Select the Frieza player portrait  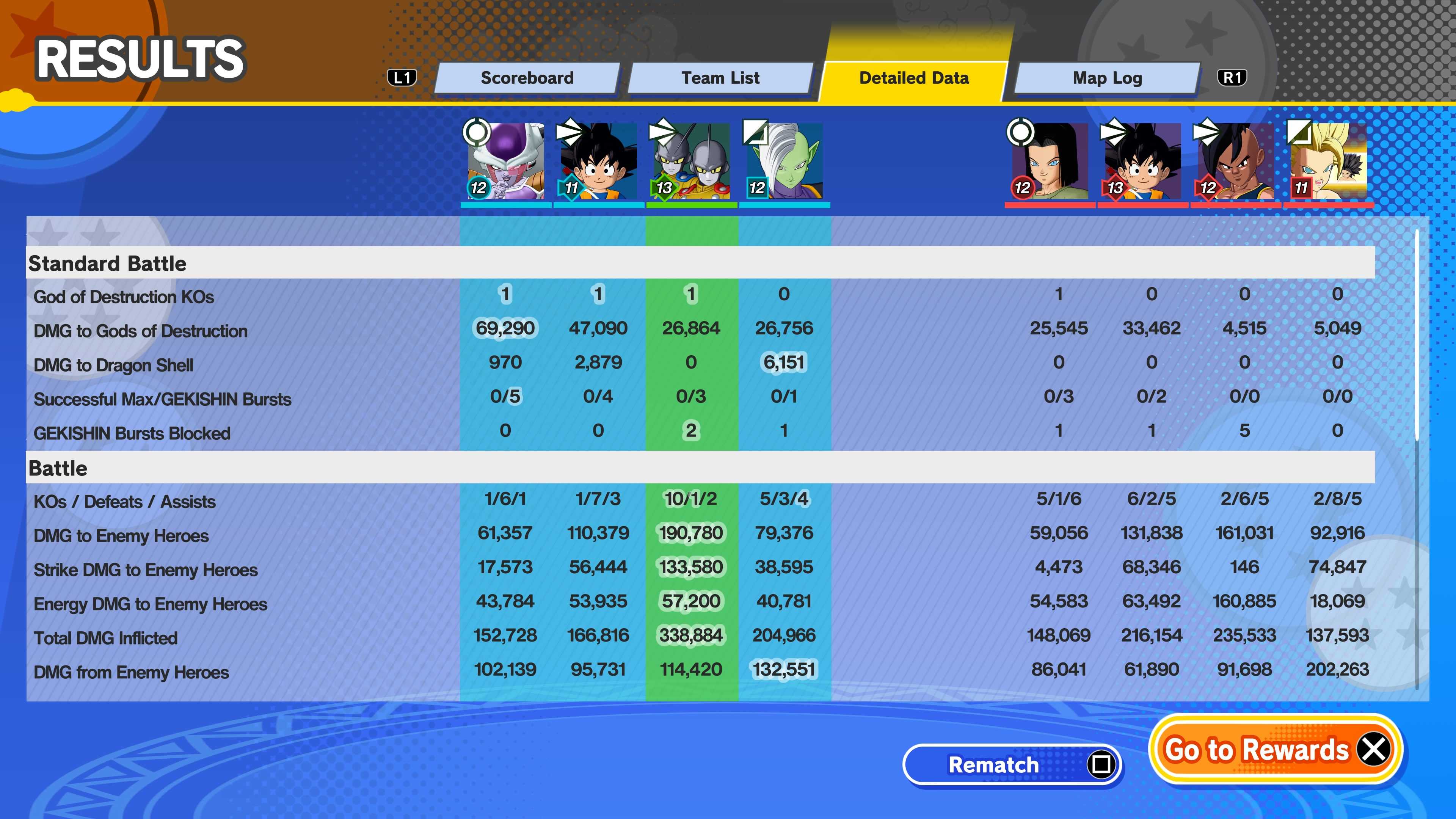(x=505, y=161)
